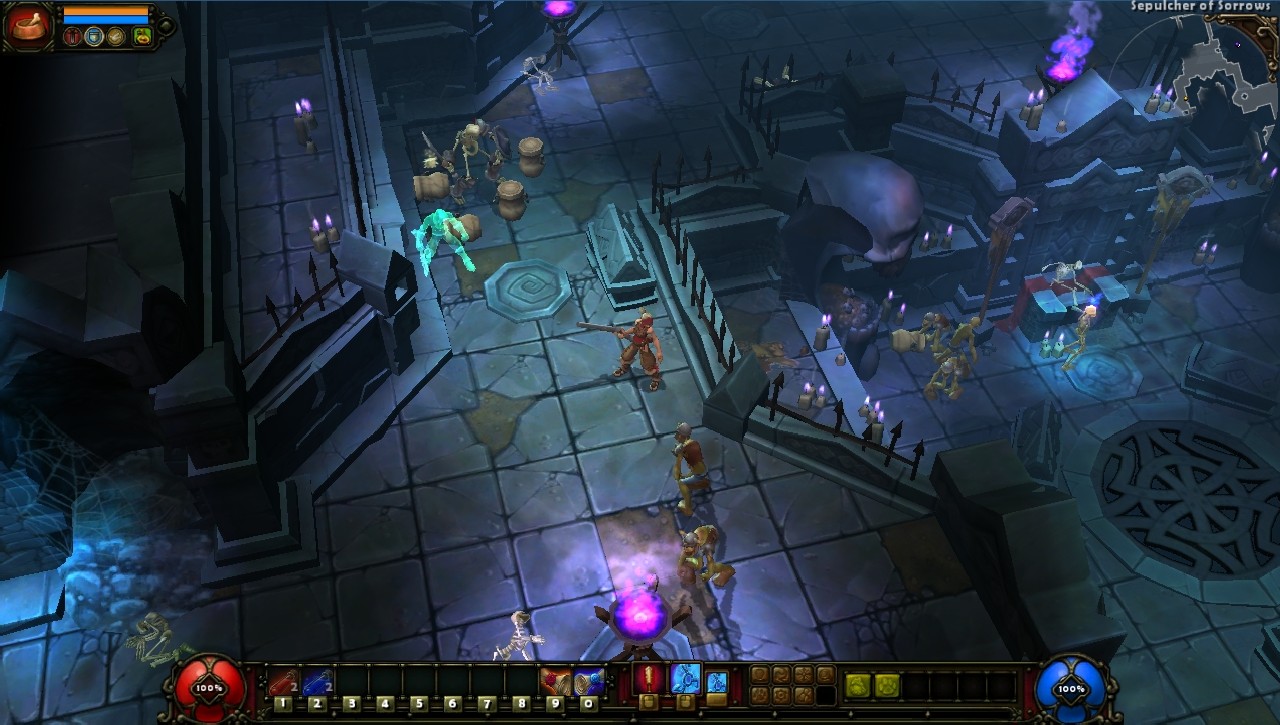The image size is (1280, 725).
Task: Open the blue shield inventory icon
Action: click(x=93, y=37)
